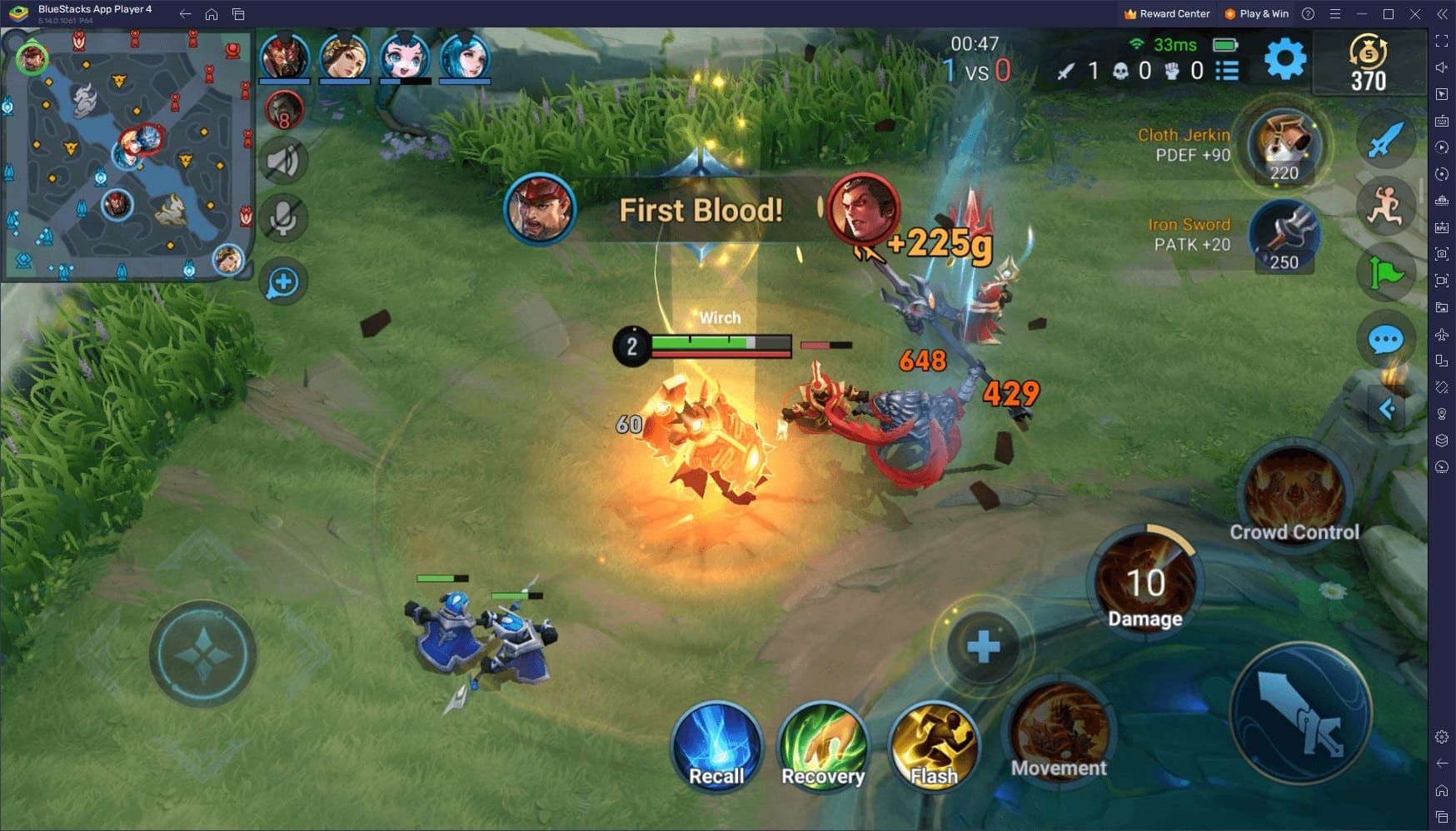Image resolution: width=1456 pixels, height=831 pixels.
Task: Collapse the BlueStacks sidebar with the double chevron
Action: click(1440, 14)
